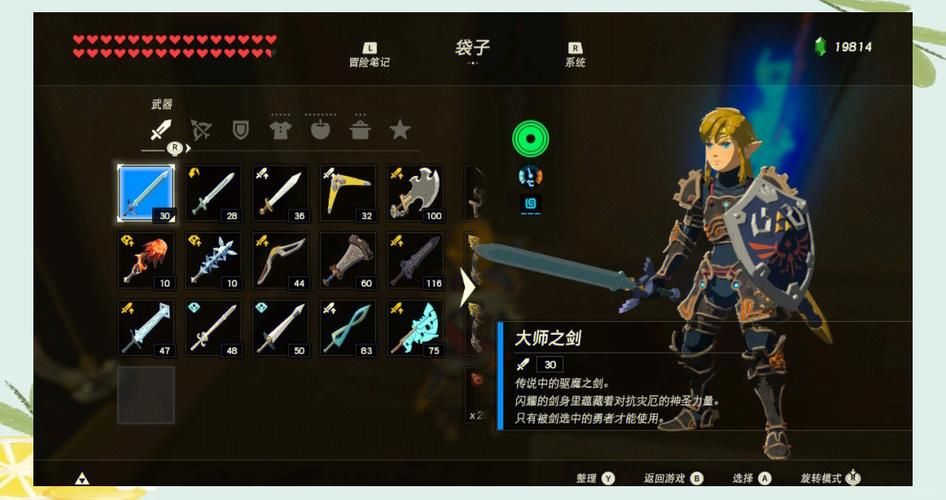Pick the yellow boomerang slot
The image size is (946, 500).
pyautogui.click(x=348, y=193)
